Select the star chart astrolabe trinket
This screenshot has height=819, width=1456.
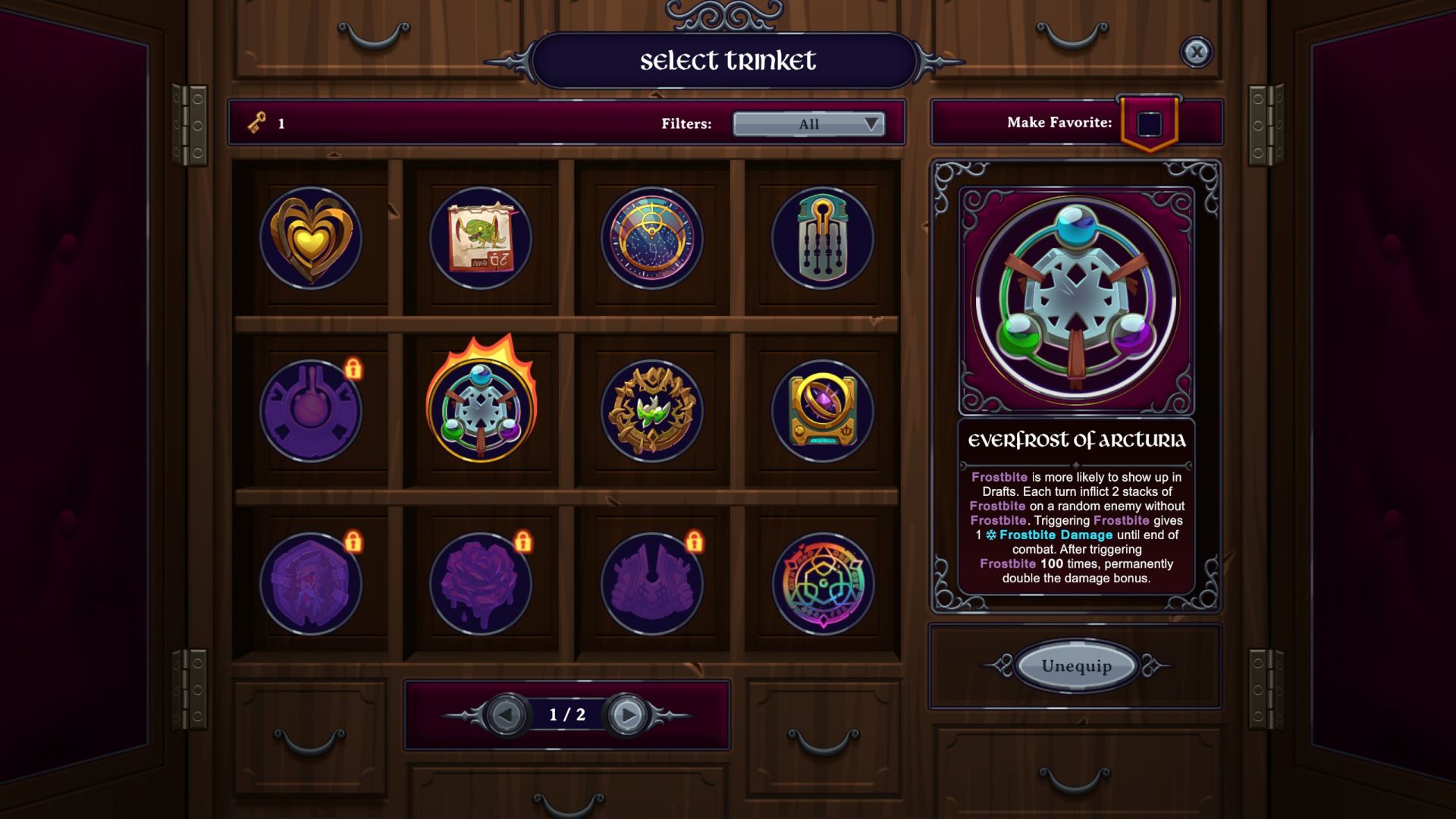(652, 238)
